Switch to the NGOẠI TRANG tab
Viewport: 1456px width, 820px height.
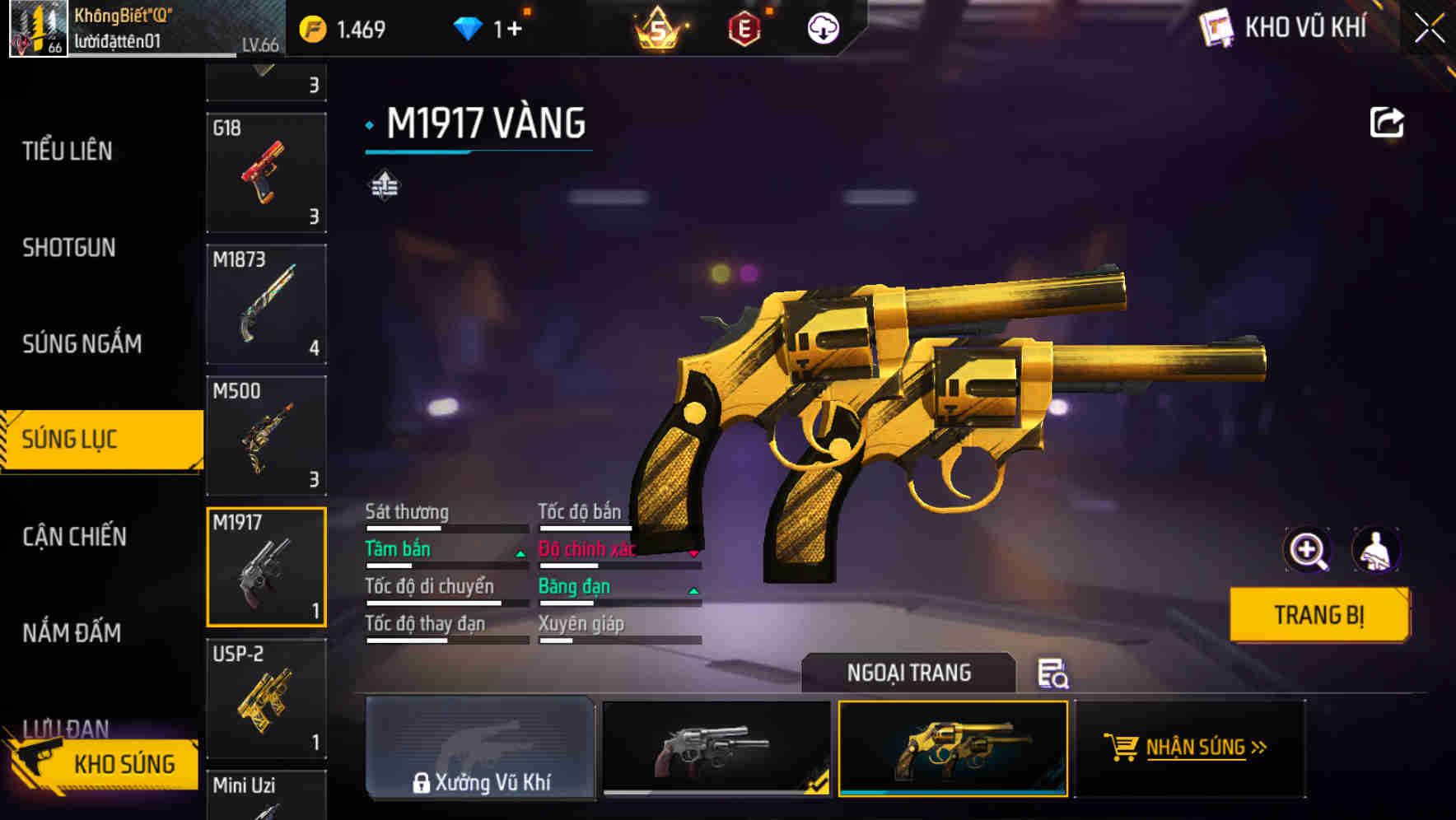tap(910, 673)
